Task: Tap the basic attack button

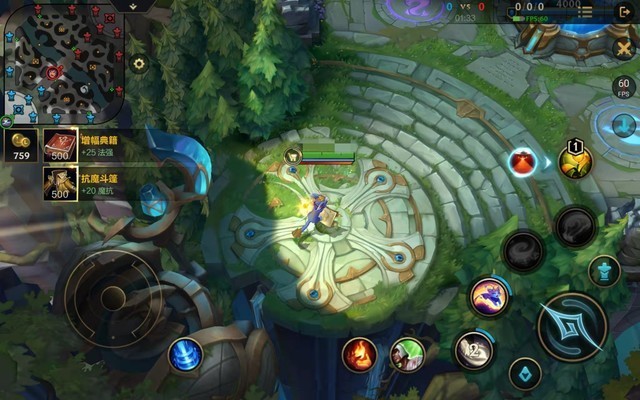Action: pos(572,326)
